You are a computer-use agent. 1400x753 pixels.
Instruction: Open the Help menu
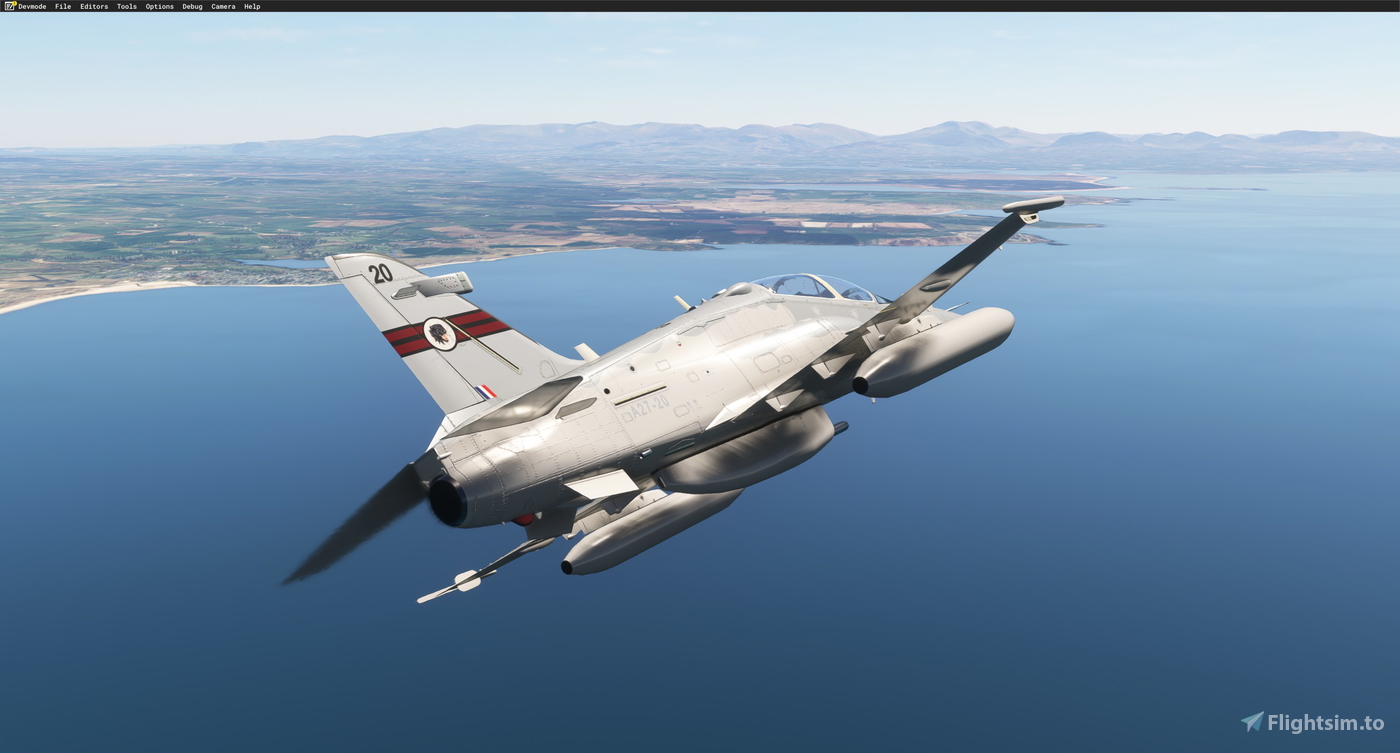tap(250, 6)
